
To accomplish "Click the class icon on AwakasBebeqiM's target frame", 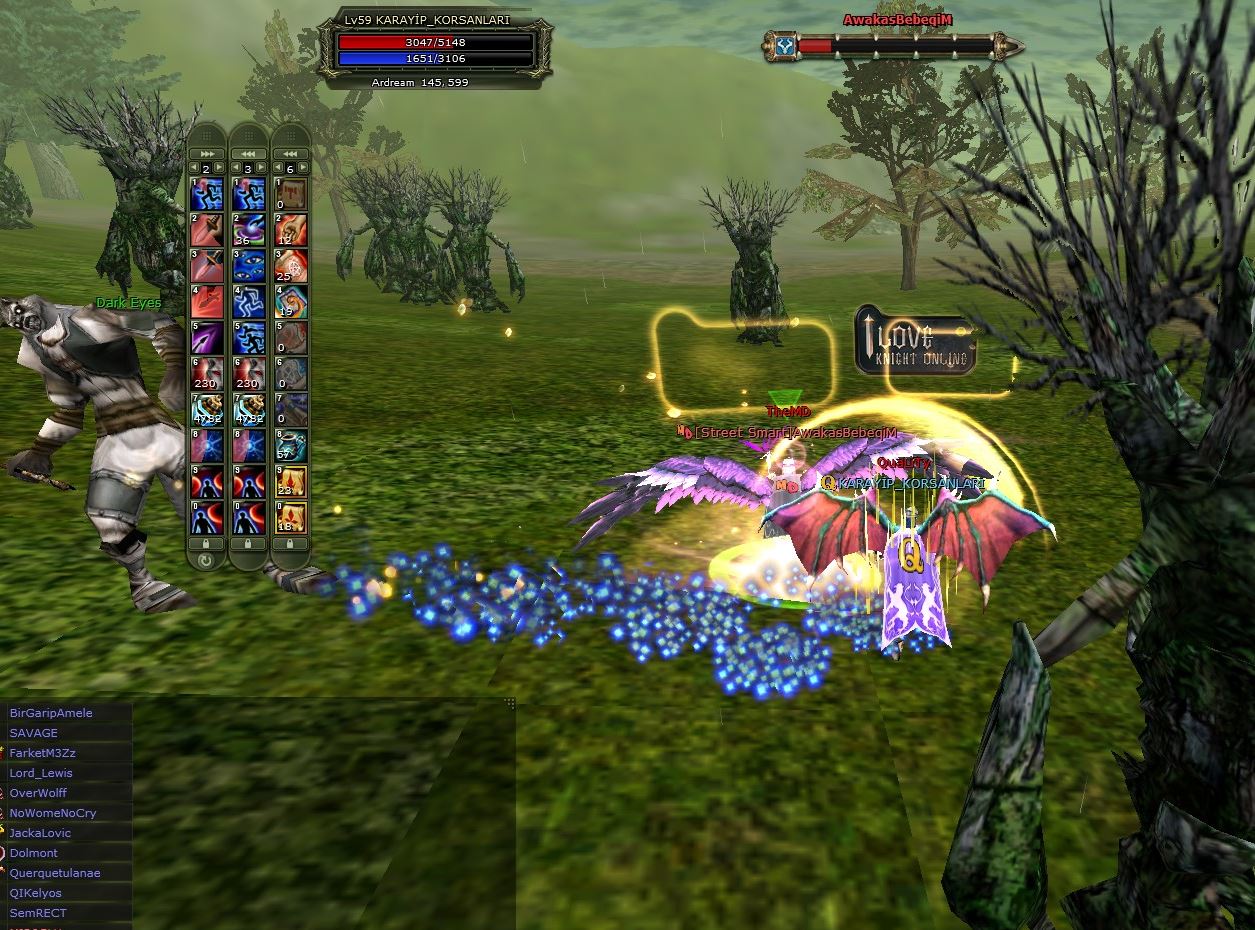I will 785,45.
